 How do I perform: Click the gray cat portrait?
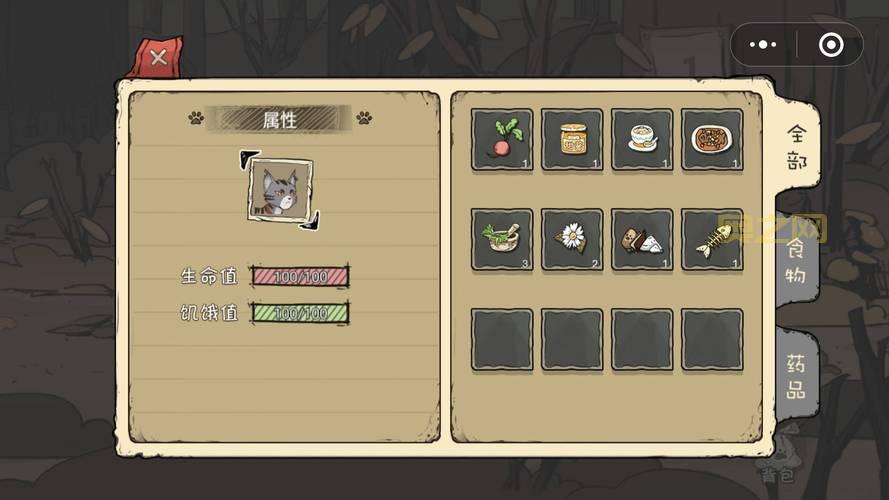click(x=280, y=190)
